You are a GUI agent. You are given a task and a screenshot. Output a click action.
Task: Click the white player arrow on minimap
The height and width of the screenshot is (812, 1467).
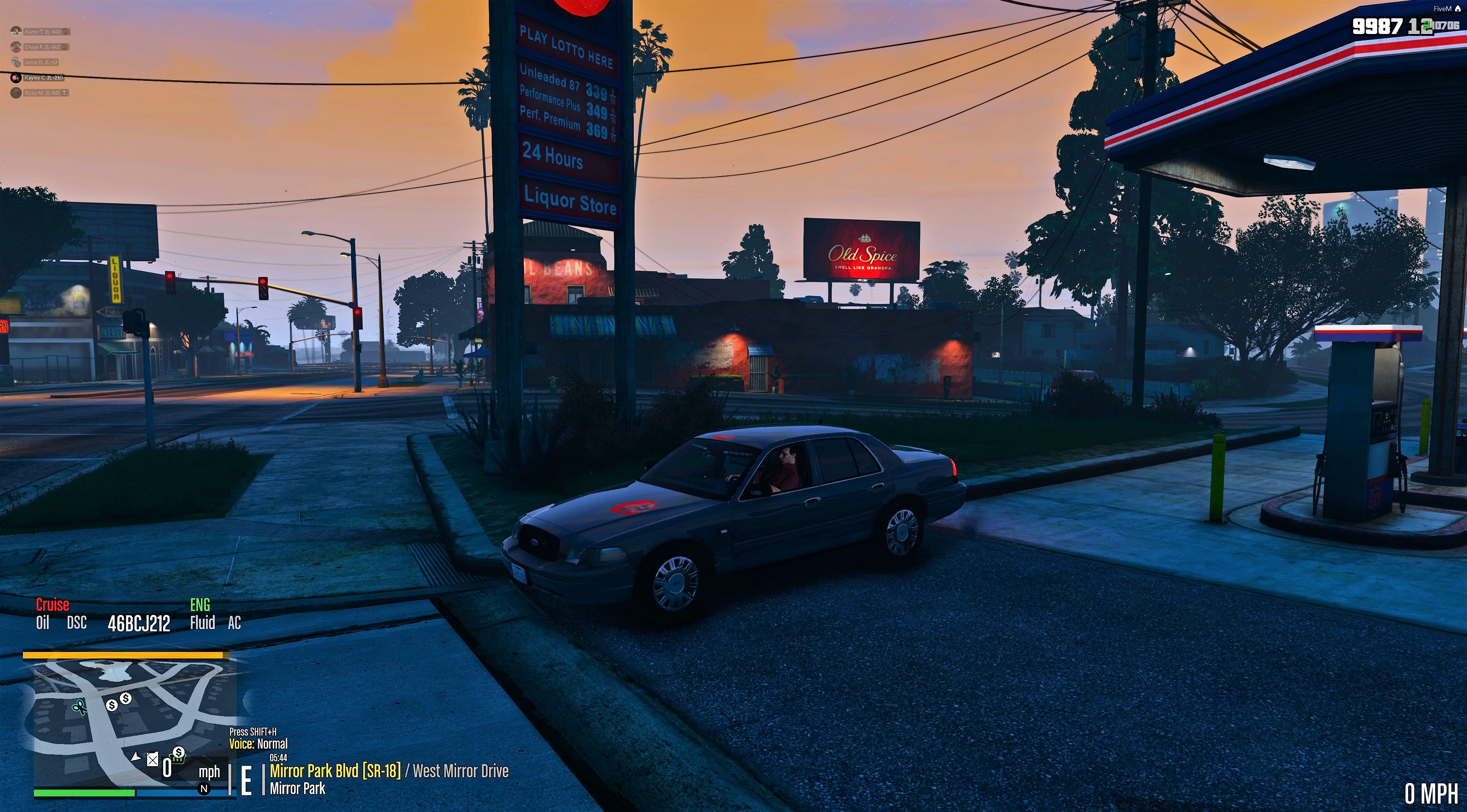coord(136,757)
